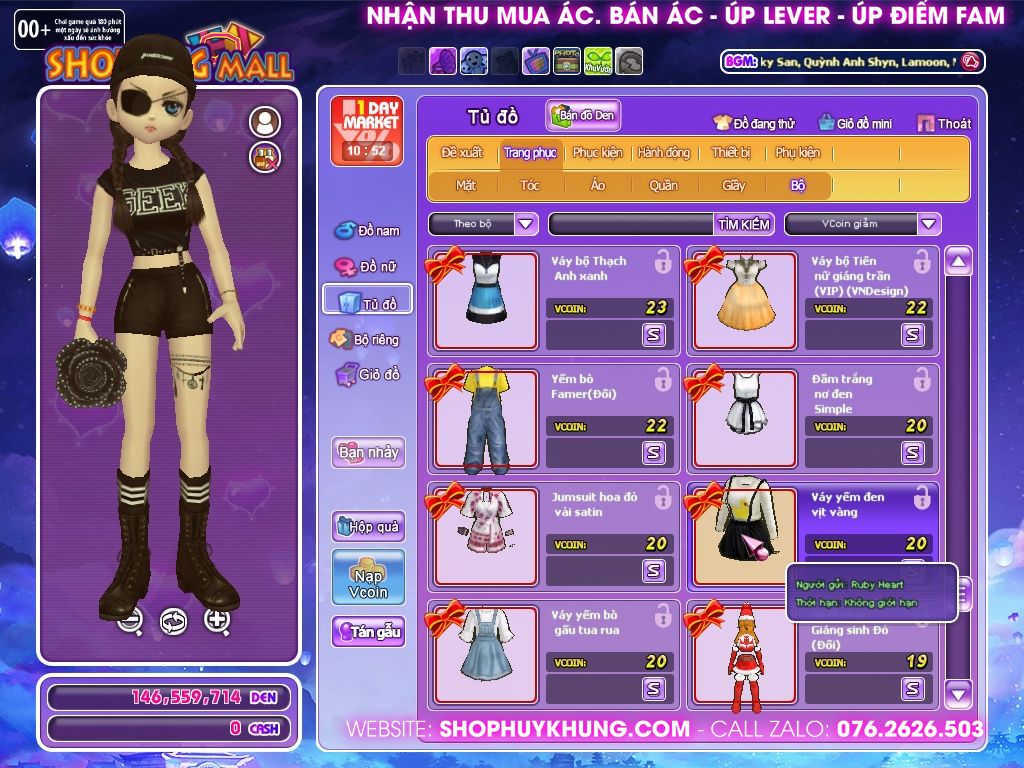
Task: Zoom in on the character preview
Action: [217, 620]
